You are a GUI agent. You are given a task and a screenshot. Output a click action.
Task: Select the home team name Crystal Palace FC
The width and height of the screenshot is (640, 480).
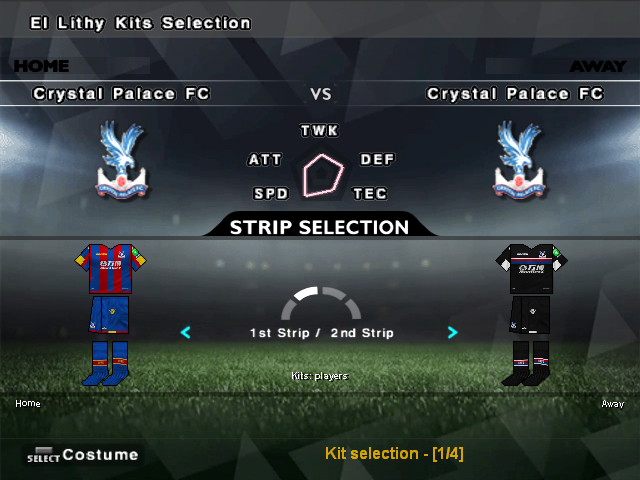point(122,94)
